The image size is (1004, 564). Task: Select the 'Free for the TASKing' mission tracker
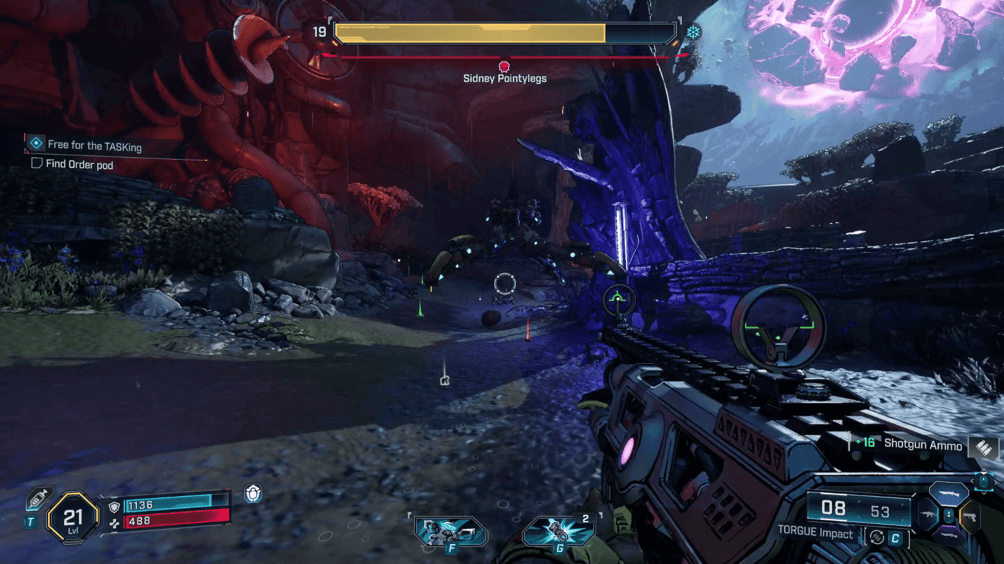tap(89, 146)
